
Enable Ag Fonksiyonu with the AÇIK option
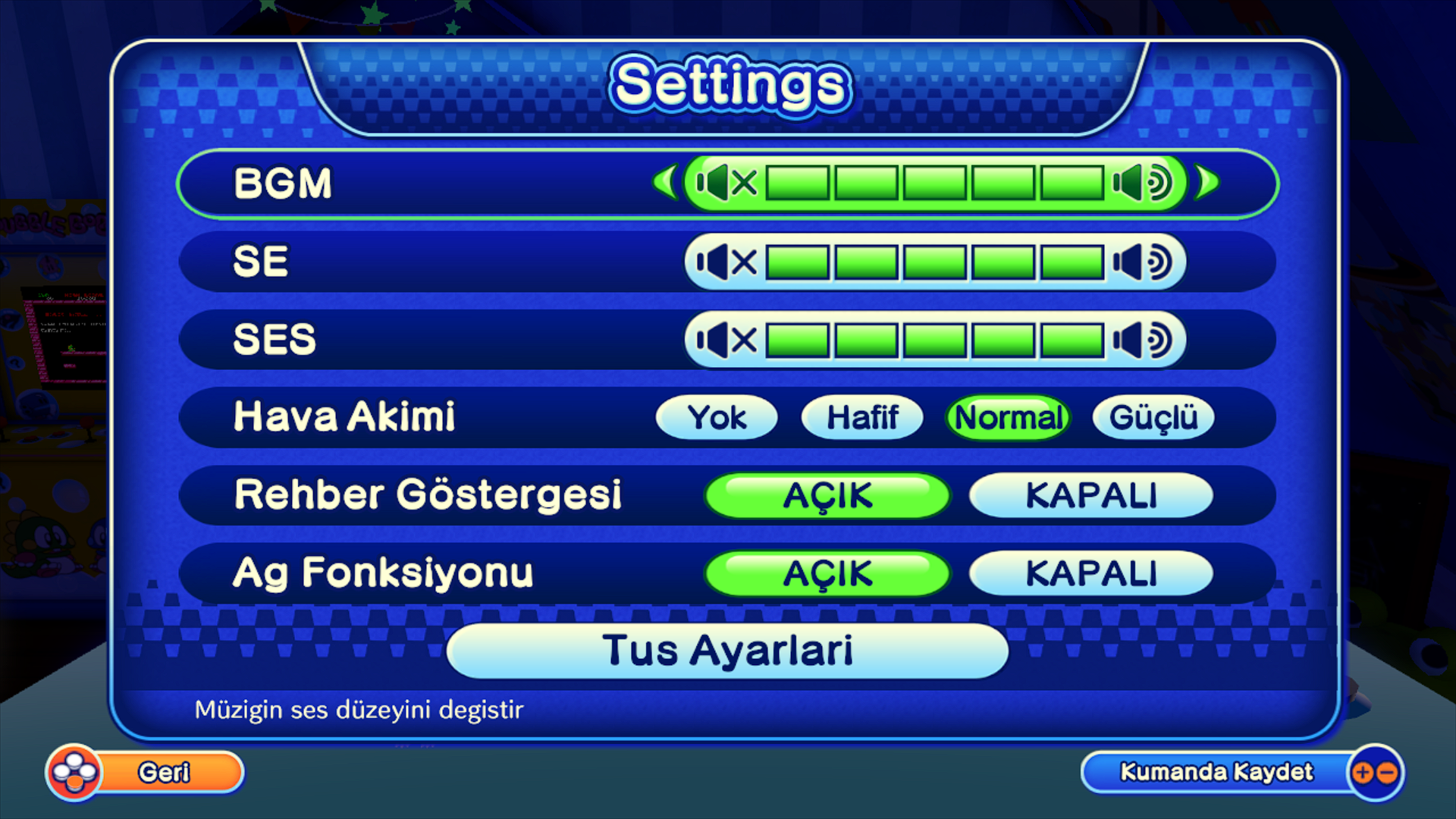827,573
